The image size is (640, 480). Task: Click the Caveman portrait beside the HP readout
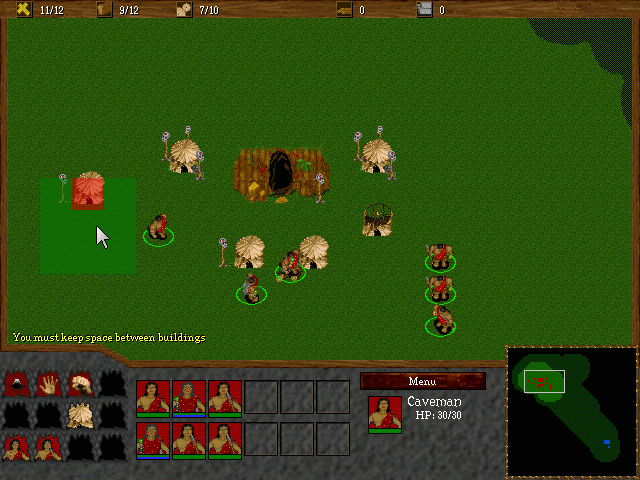click(x=385, y=413)
